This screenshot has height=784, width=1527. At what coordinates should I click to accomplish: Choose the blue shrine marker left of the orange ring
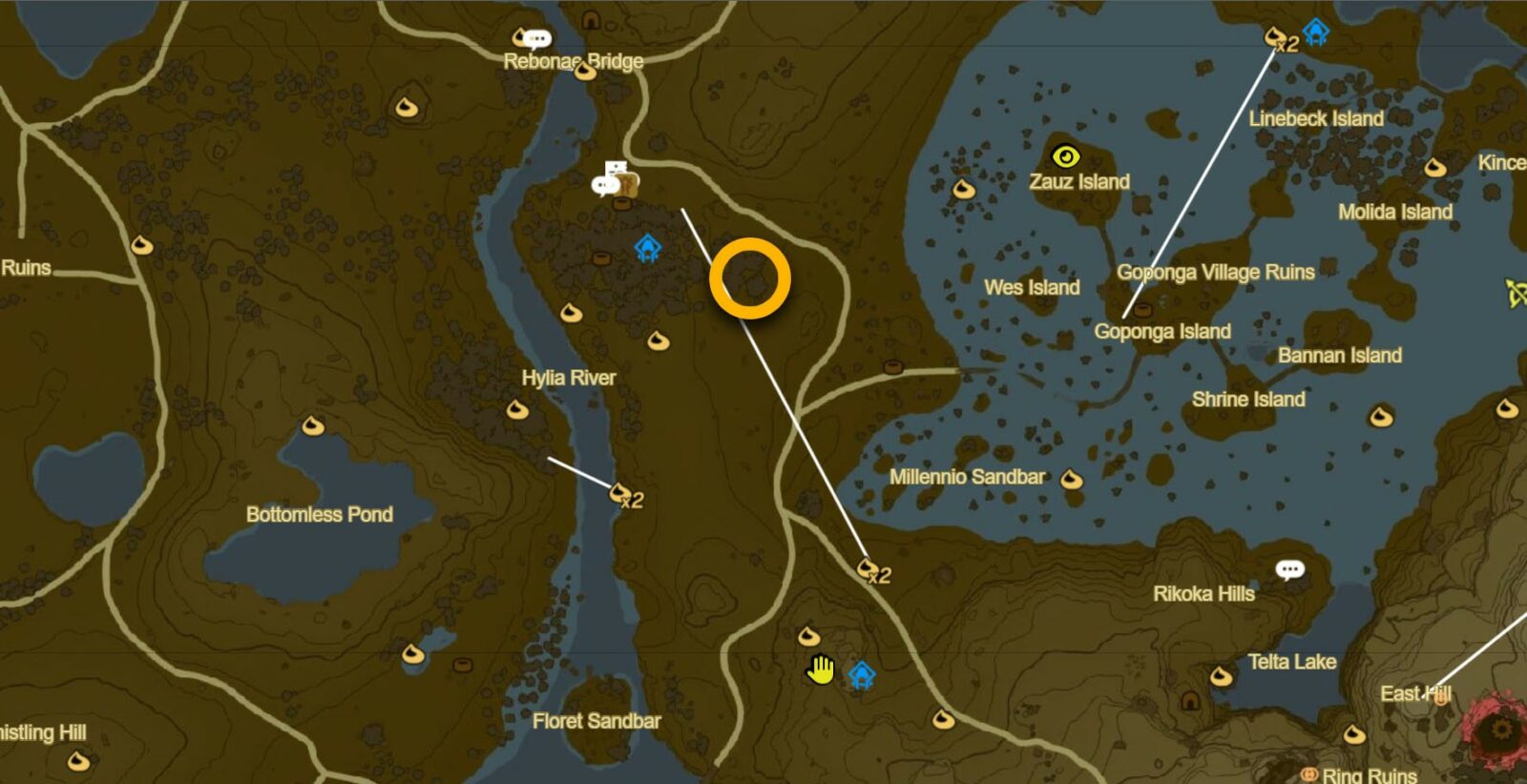(648, 249)
